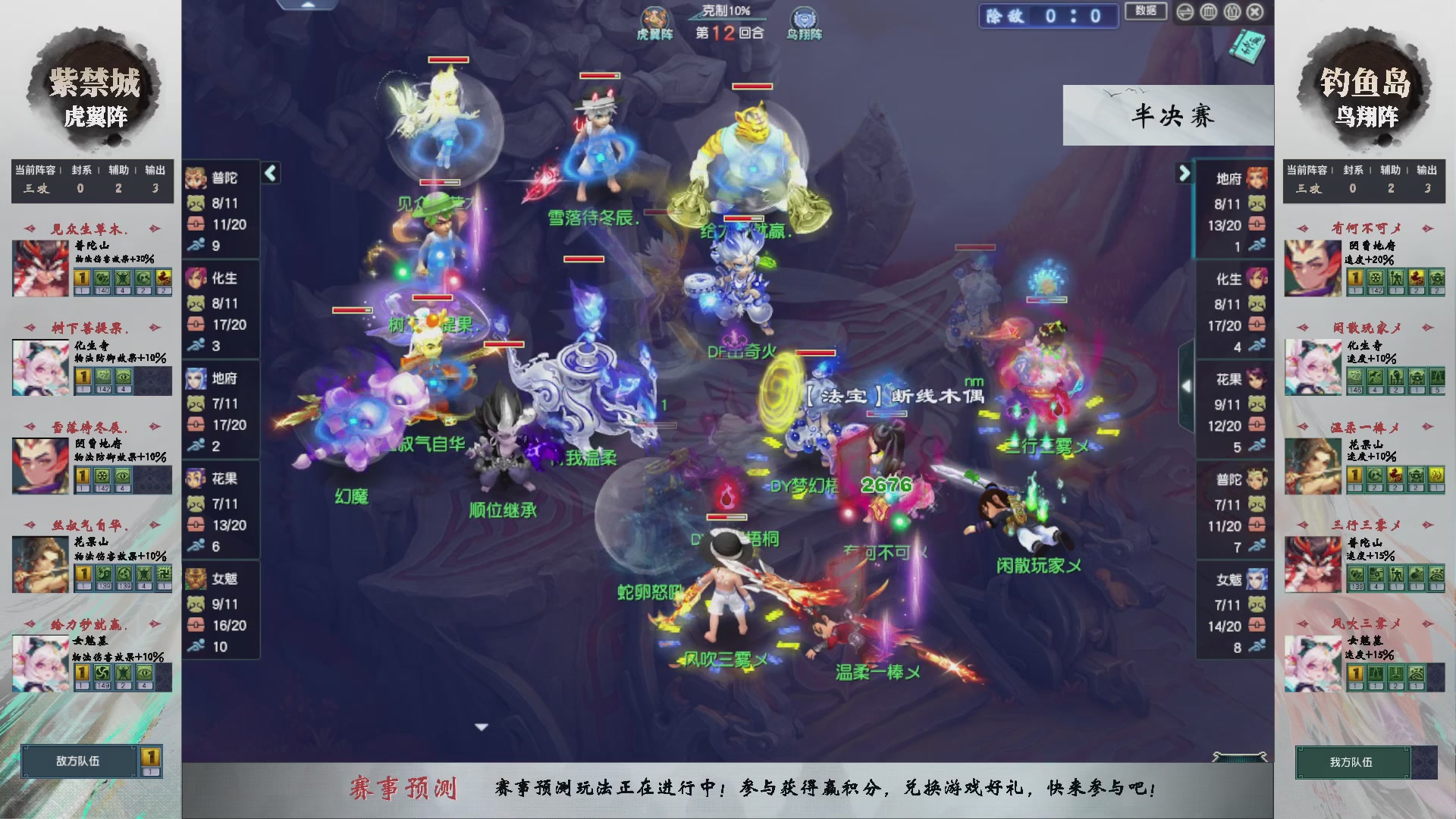Image resolution: width=1456 pixels, height=819 pixels.
Task: Click the 化生 portrait in the right roster
Action: [x=1255, y=279]
